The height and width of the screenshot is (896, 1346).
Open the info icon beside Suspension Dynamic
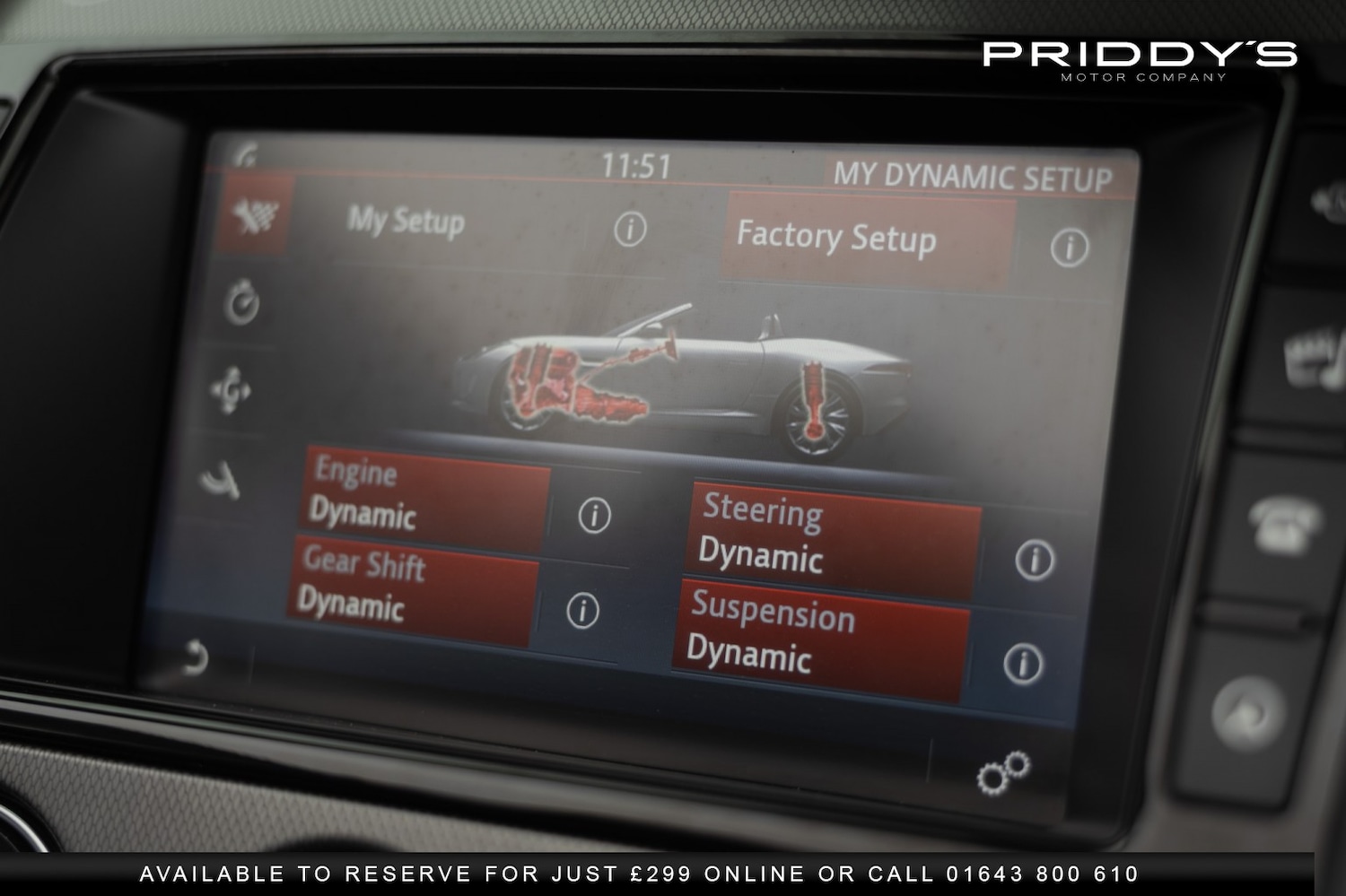[1021, 663]
